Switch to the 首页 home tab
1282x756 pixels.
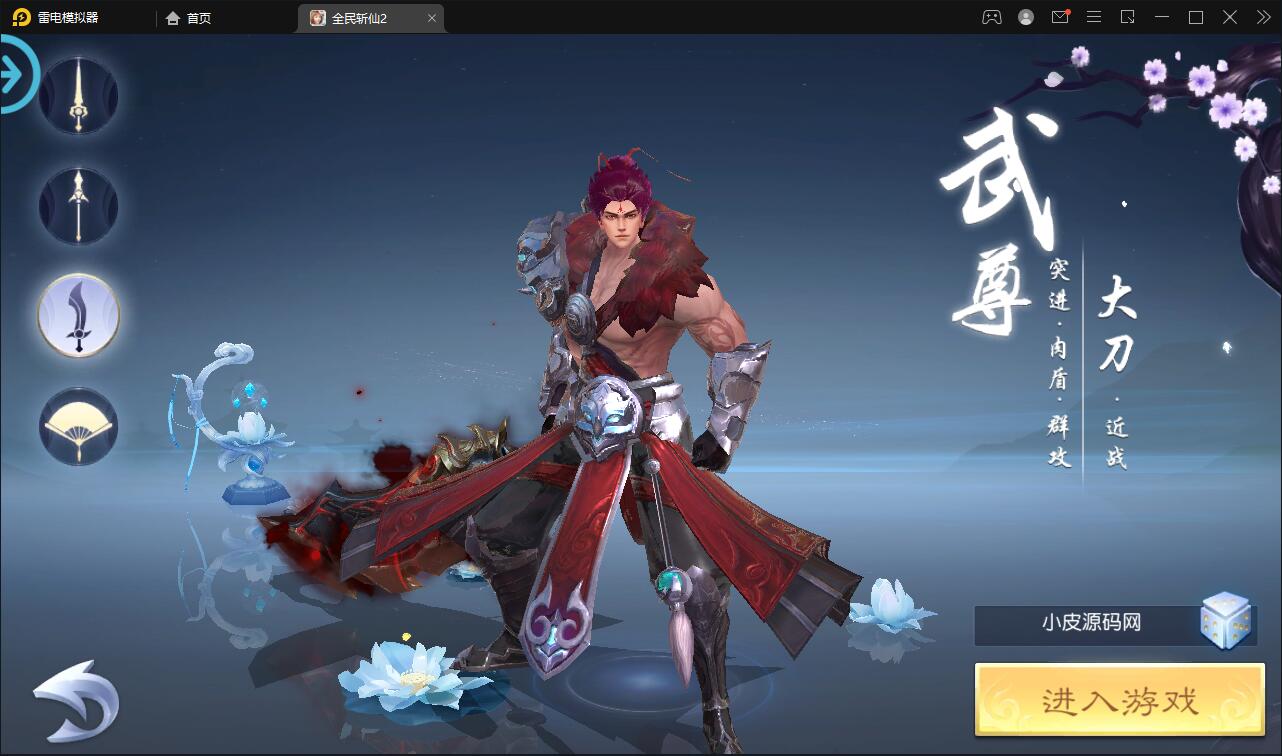point(190,18)
